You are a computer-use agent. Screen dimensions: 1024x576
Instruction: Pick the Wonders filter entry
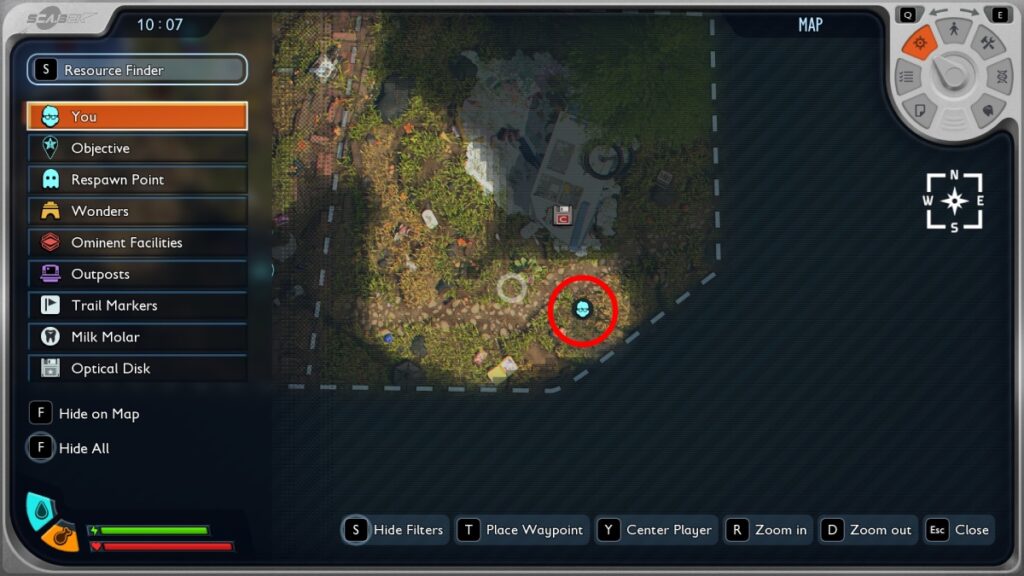click(x=137, y=211)
